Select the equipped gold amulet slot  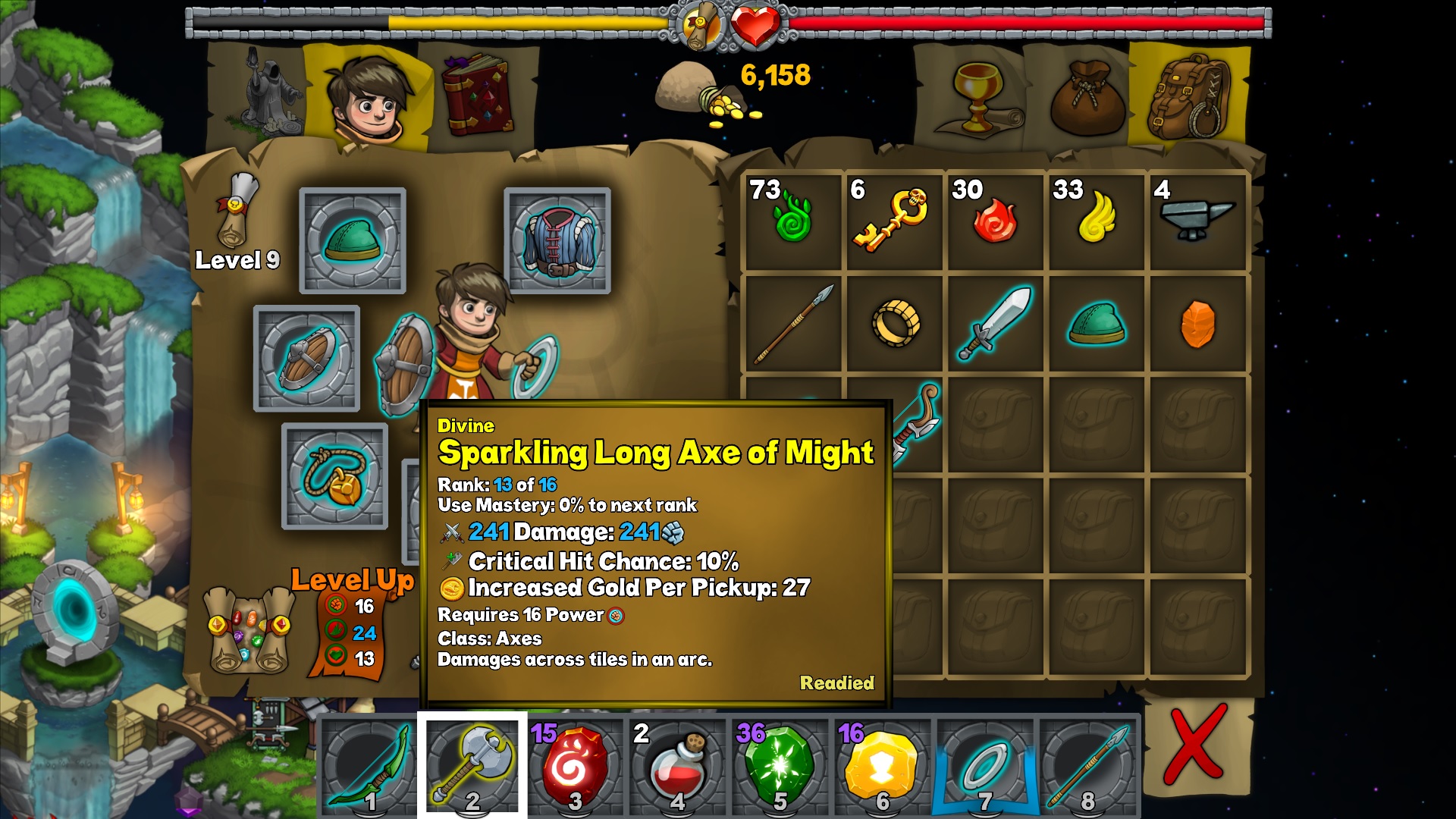[x=334, y=476]
